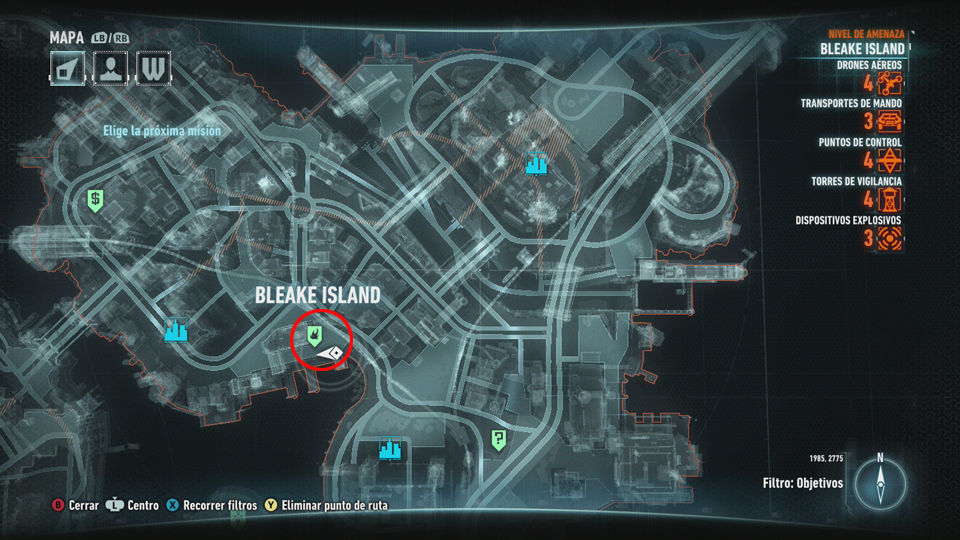Select the green question mark marker
Screen dimensions: 960x540
tap(498, 439)
